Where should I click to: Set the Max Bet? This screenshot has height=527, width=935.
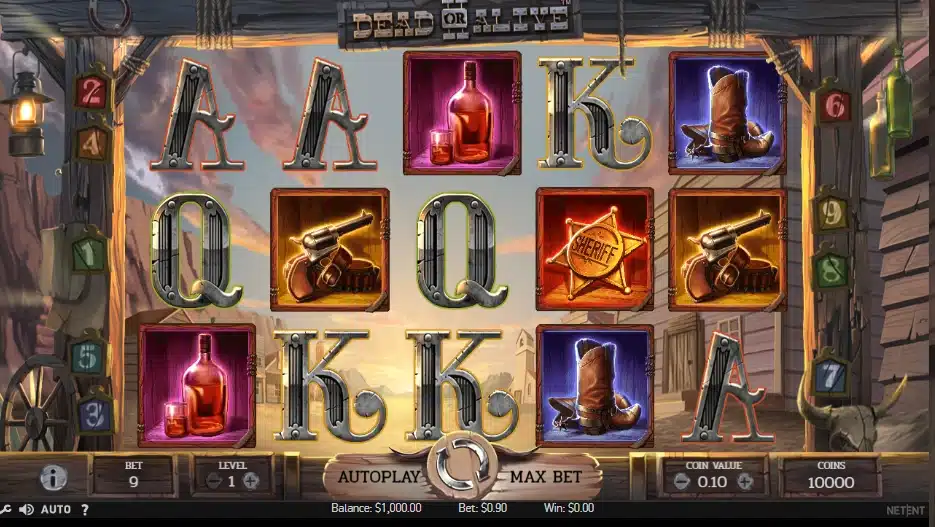547,476
